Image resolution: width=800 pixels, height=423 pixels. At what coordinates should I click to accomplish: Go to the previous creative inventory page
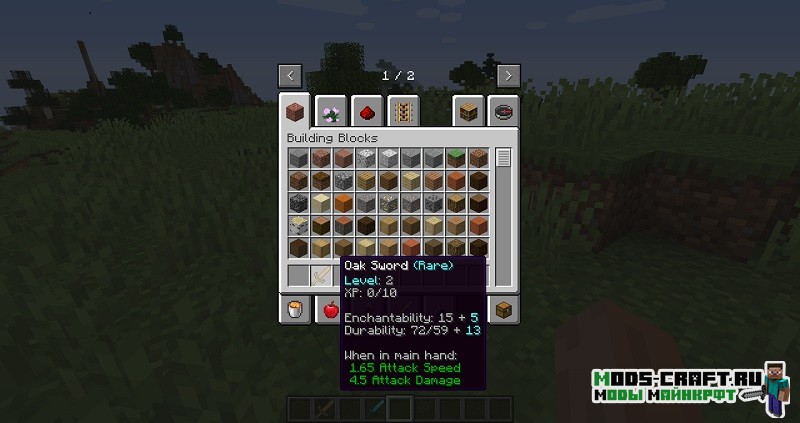pyautogui.click(x=290, y=75)
